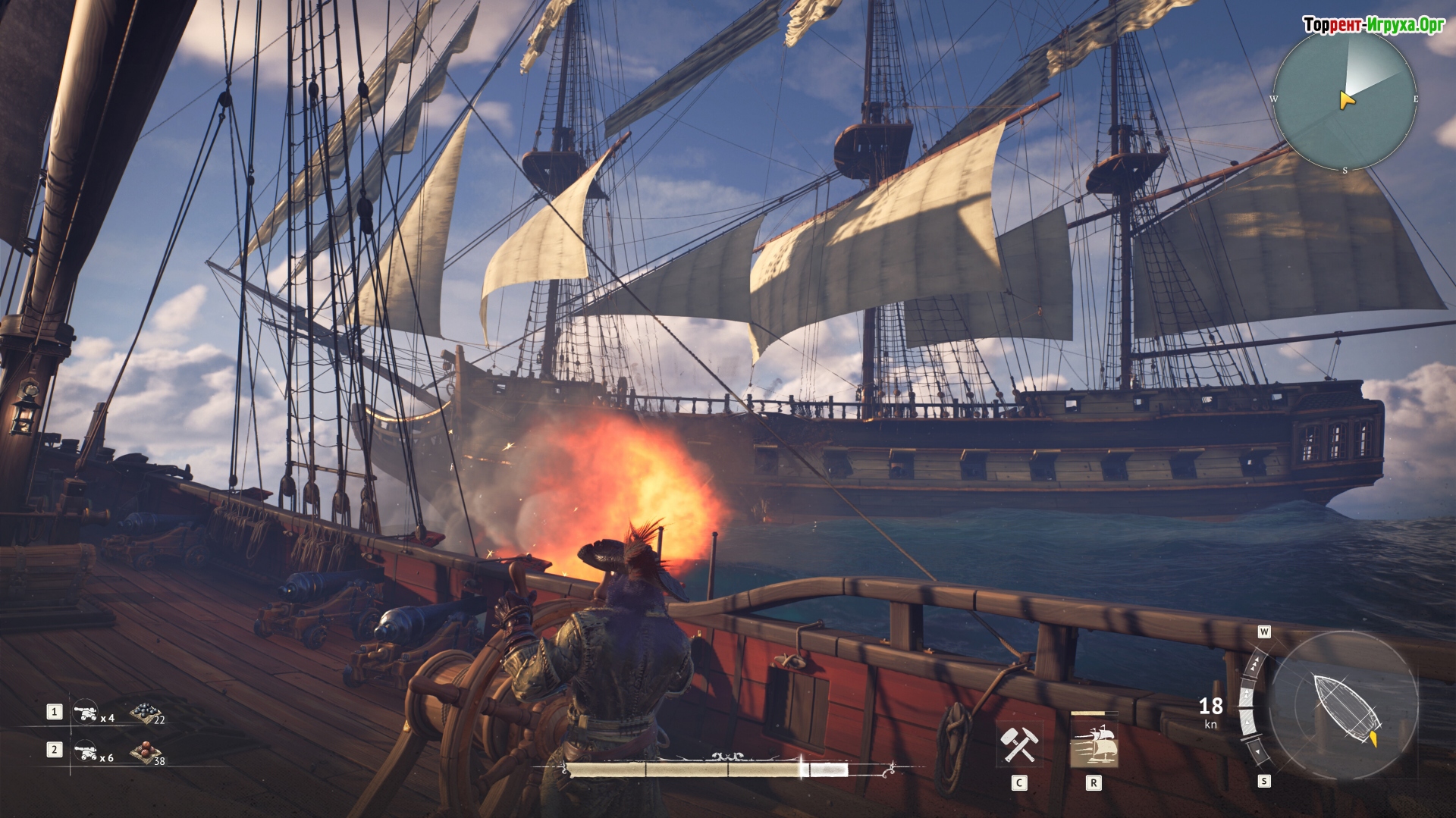Click the circular compass minimap
The height and width of the screenshot is (818, 1456).
tap(1345, 99)
